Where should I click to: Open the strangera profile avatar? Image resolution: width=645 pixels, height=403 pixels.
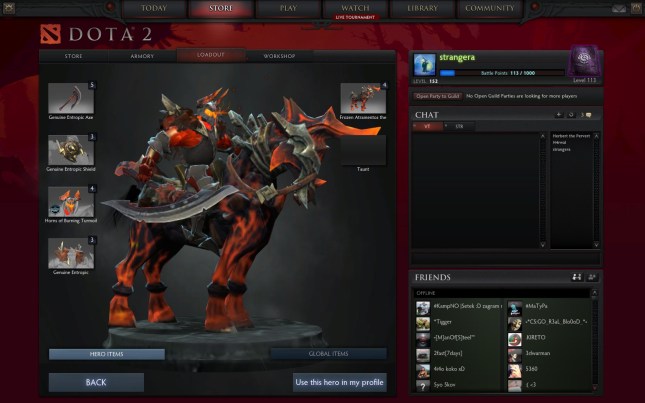pos(423,64)
